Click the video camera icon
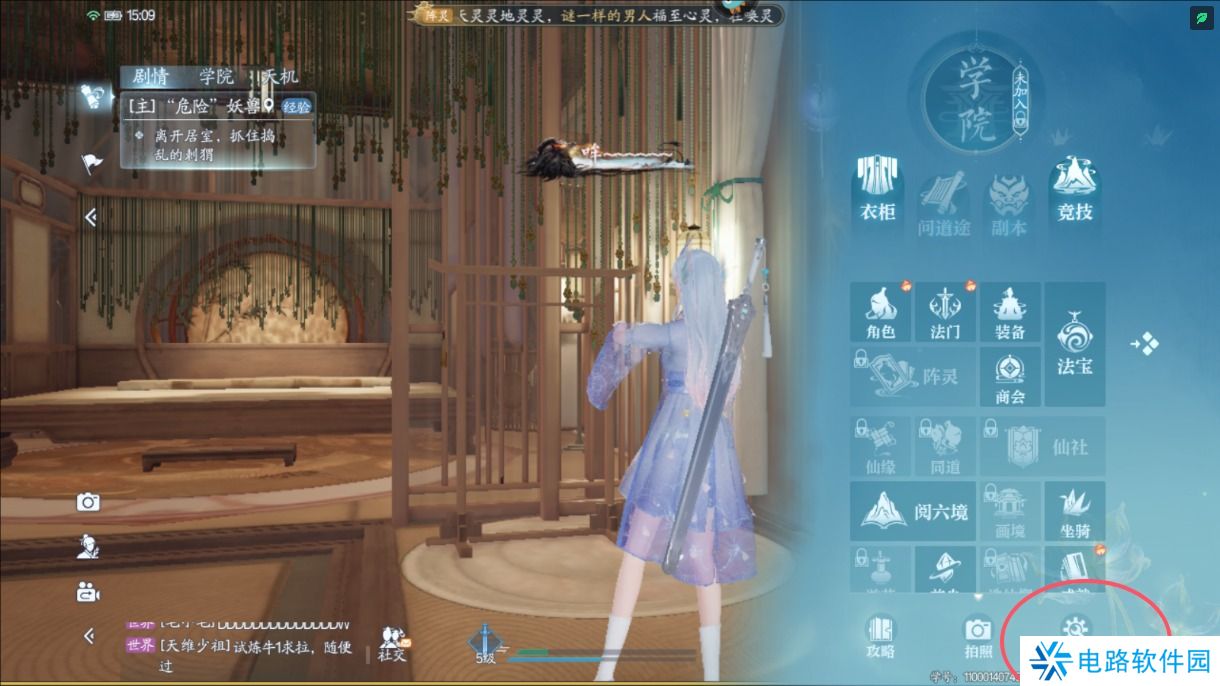Viewport: 1220px width, 686px height. tap(89, 592)
